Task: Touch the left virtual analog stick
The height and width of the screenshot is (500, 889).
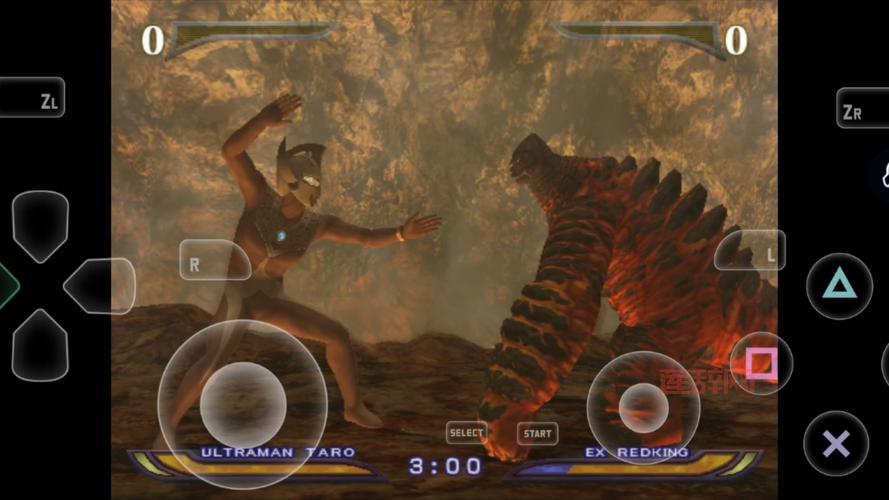Action: (x=243, y=404)
